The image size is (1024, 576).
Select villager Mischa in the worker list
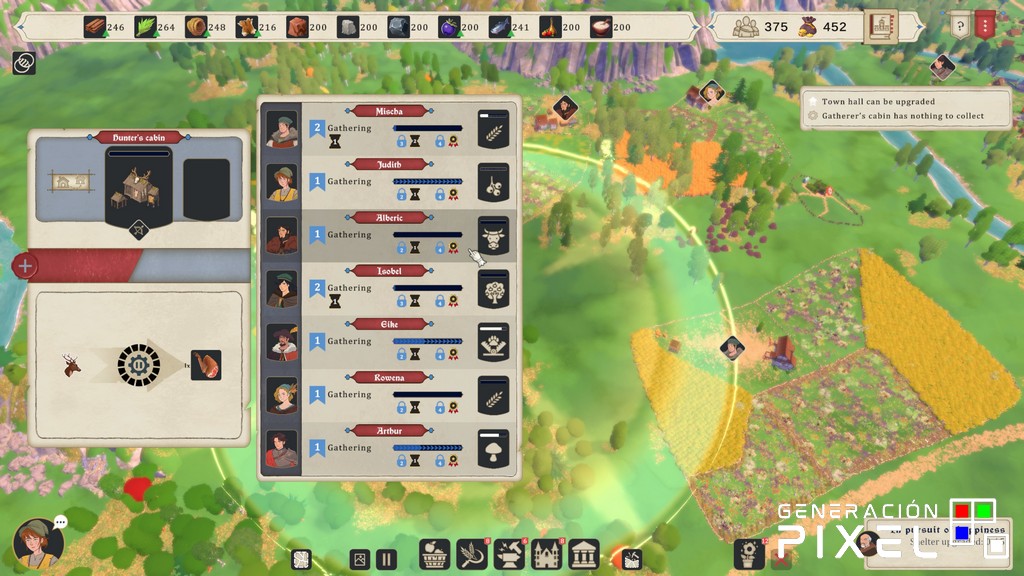point(282,129)
